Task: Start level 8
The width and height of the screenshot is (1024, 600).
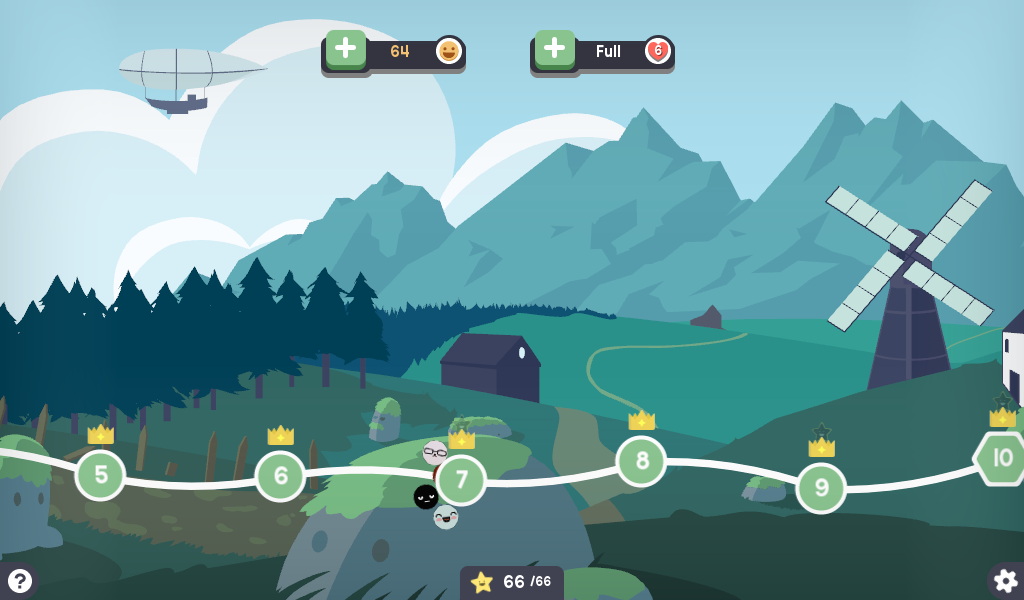Action: 641,461
